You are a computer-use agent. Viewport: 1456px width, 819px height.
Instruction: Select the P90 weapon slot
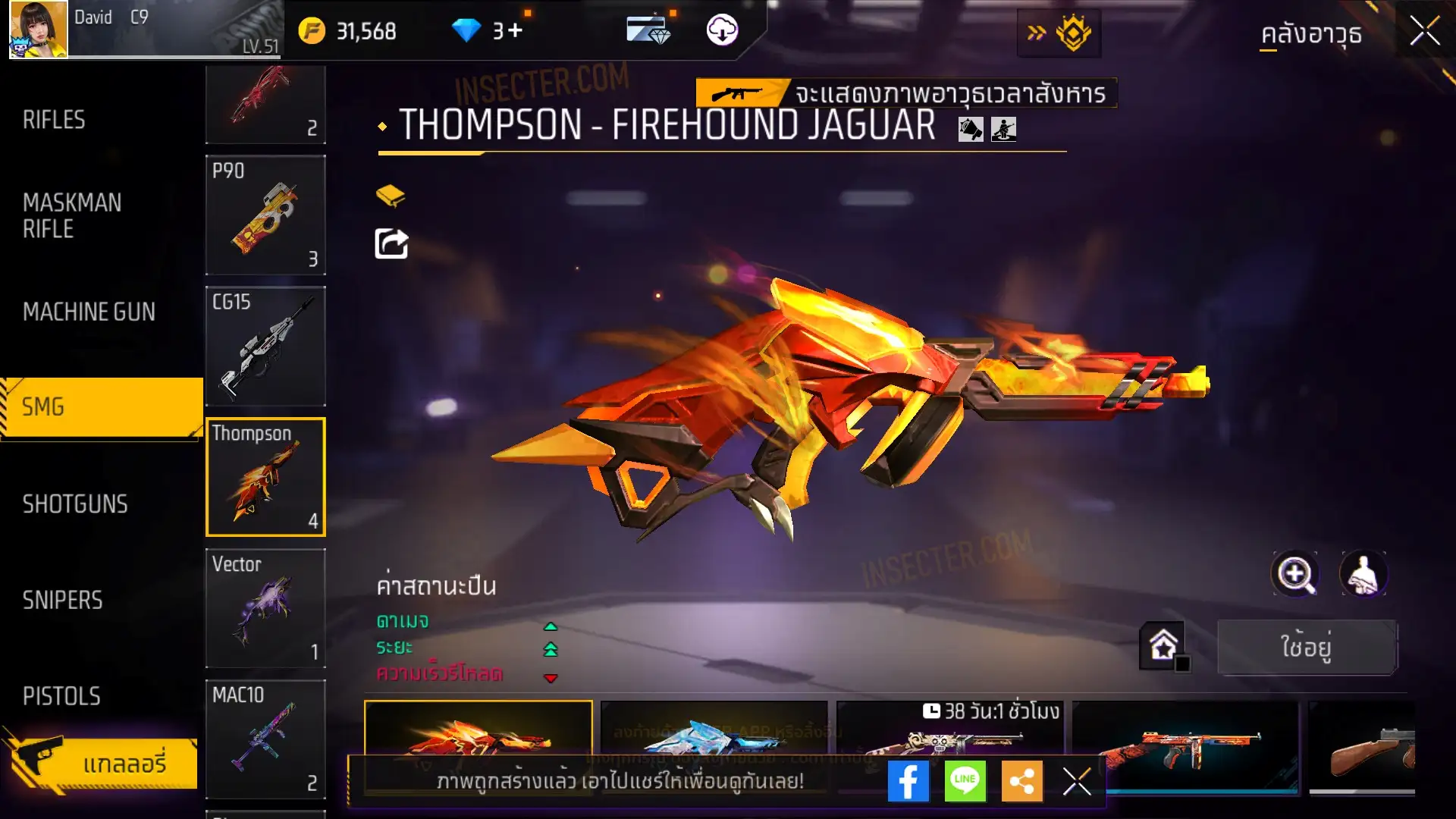click(x=265, y=215)
